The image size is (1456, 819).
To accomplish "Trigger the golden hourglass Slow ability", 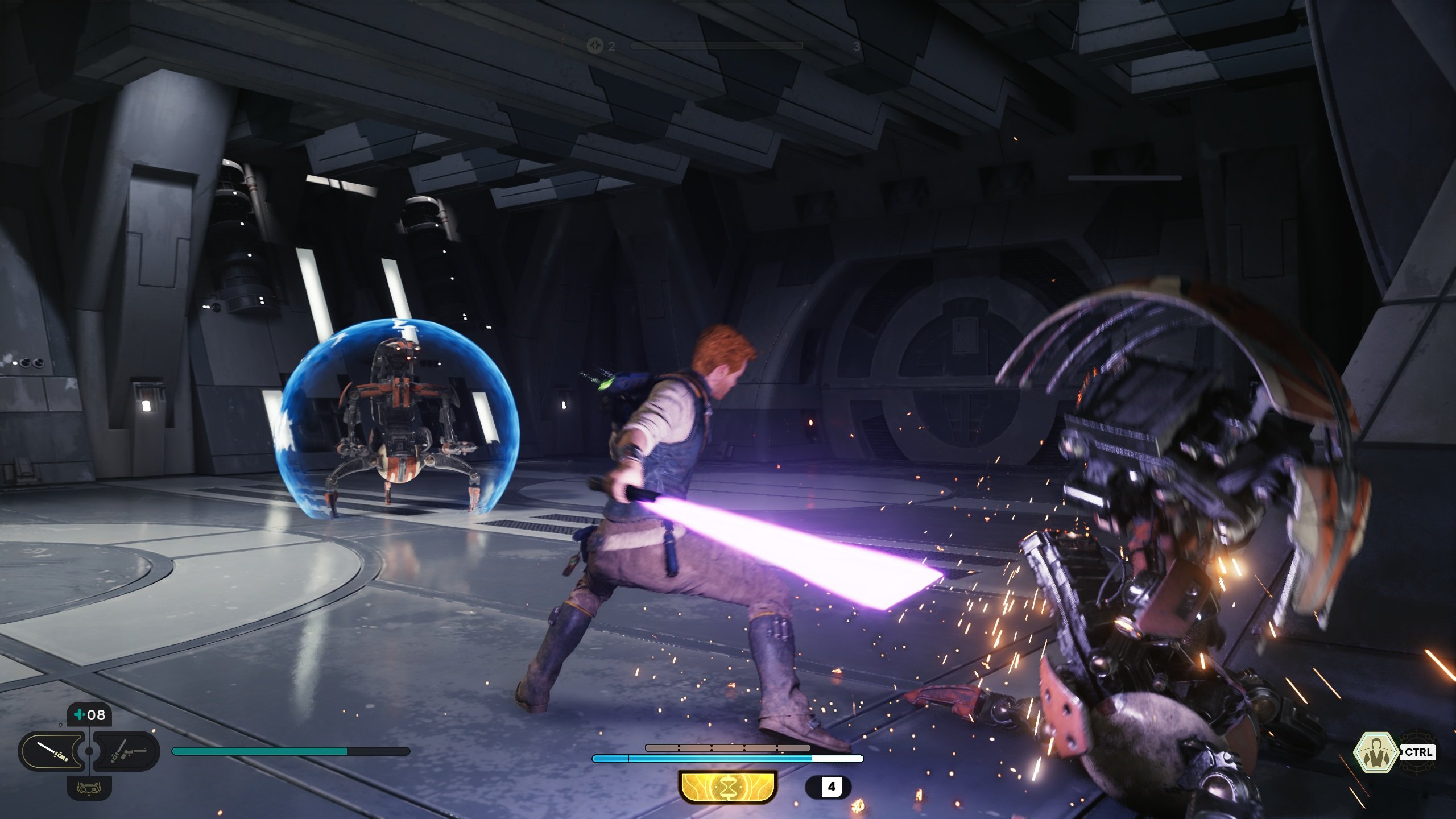I will (727, 787).
